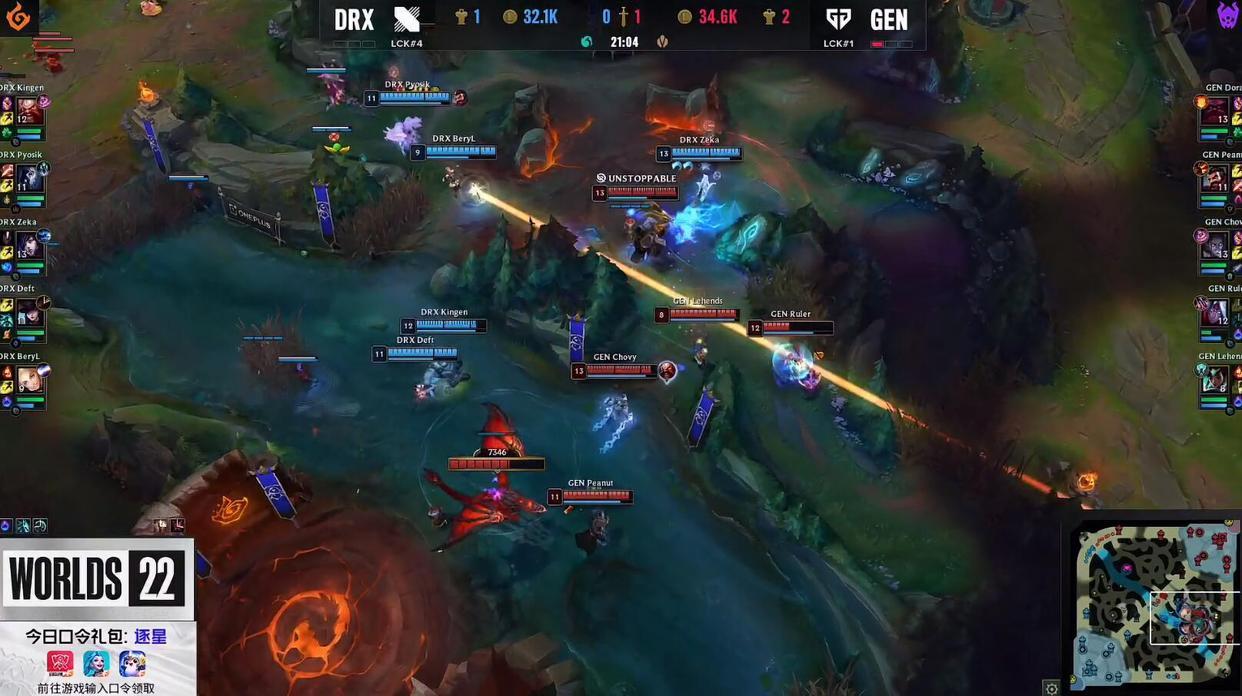This screenshot has height=696, width=1242.
Task: Select GEN Peanut's champion portrait
Action: [1215, 178]
